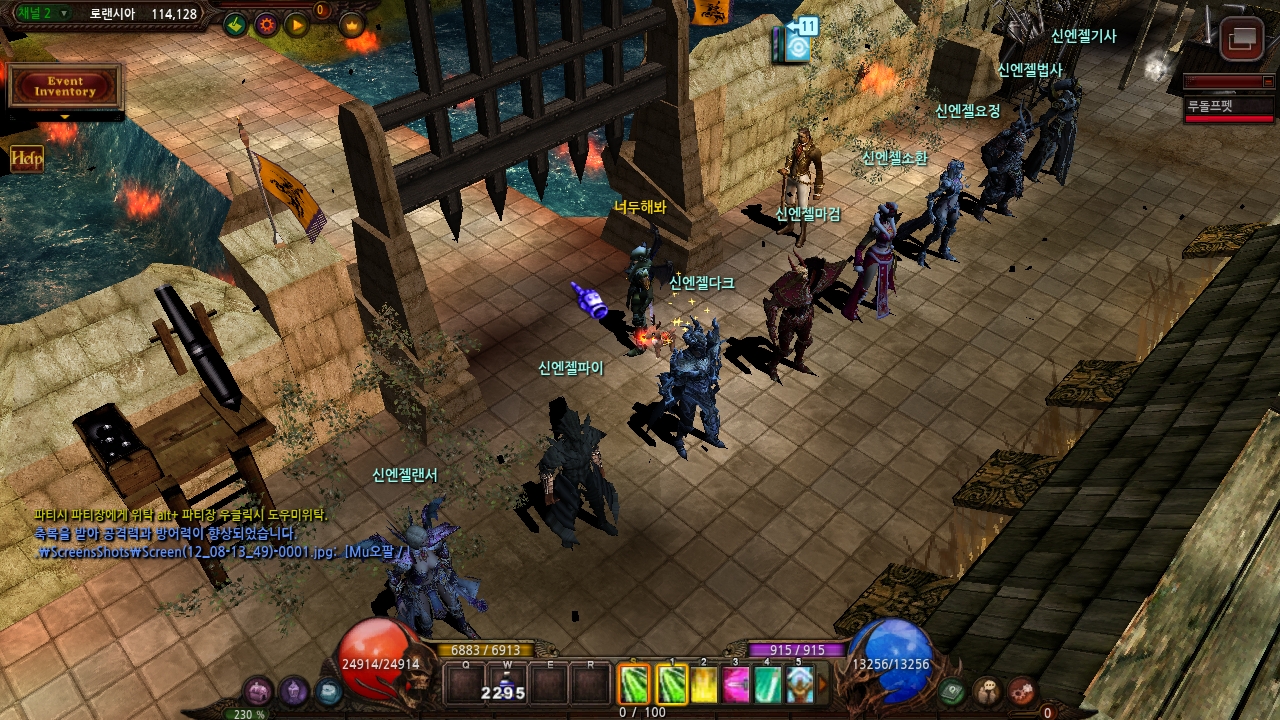
Task: Open the Event Inventory panel
Action: coord(65,86)
